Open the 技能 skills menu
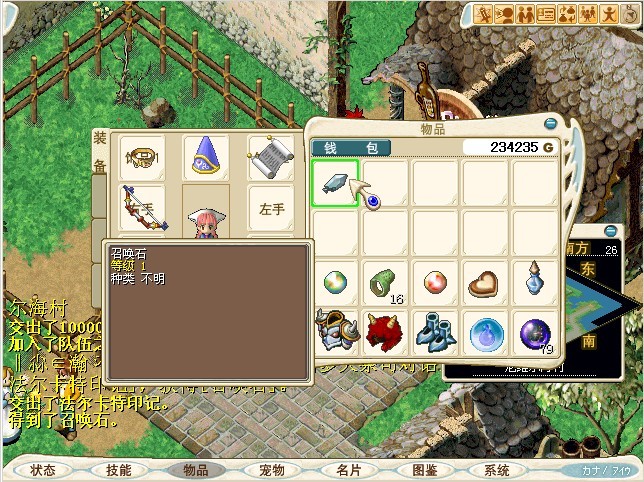The image size is (644, 482). point(119,469)
